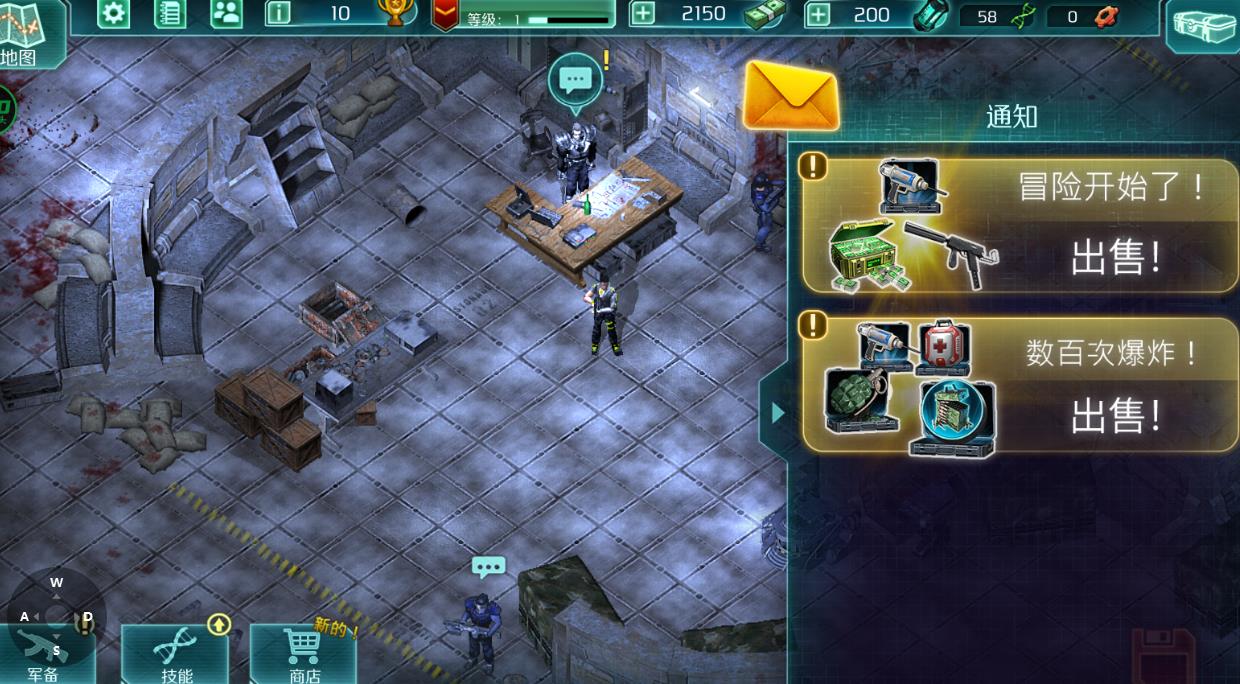Click the speech bubble above the commander
1240x684 pixels.
(575, 81)
